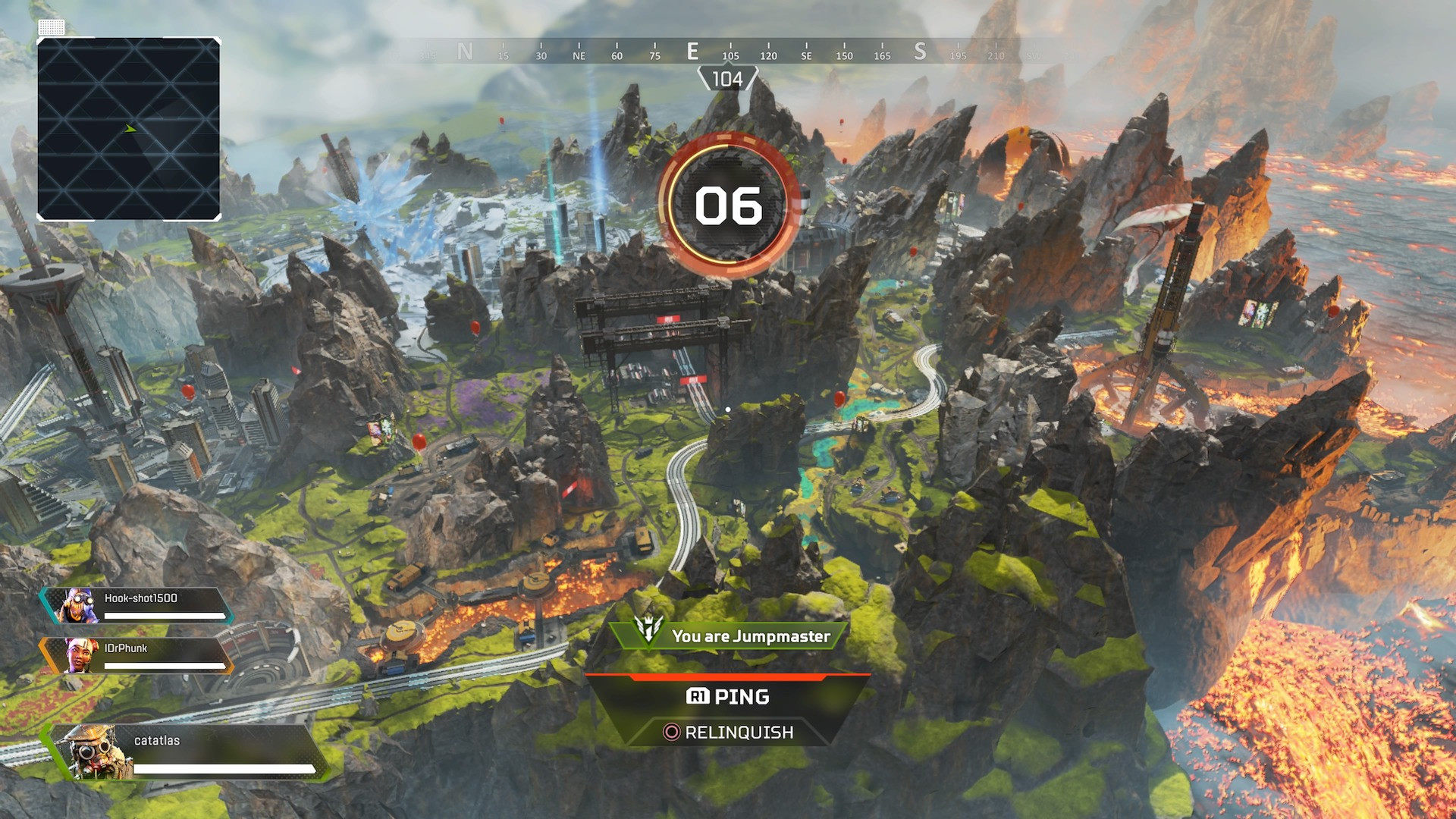Click the keyboard icon above the minimap
The image size is (1456, 819).
pos(51,27)
